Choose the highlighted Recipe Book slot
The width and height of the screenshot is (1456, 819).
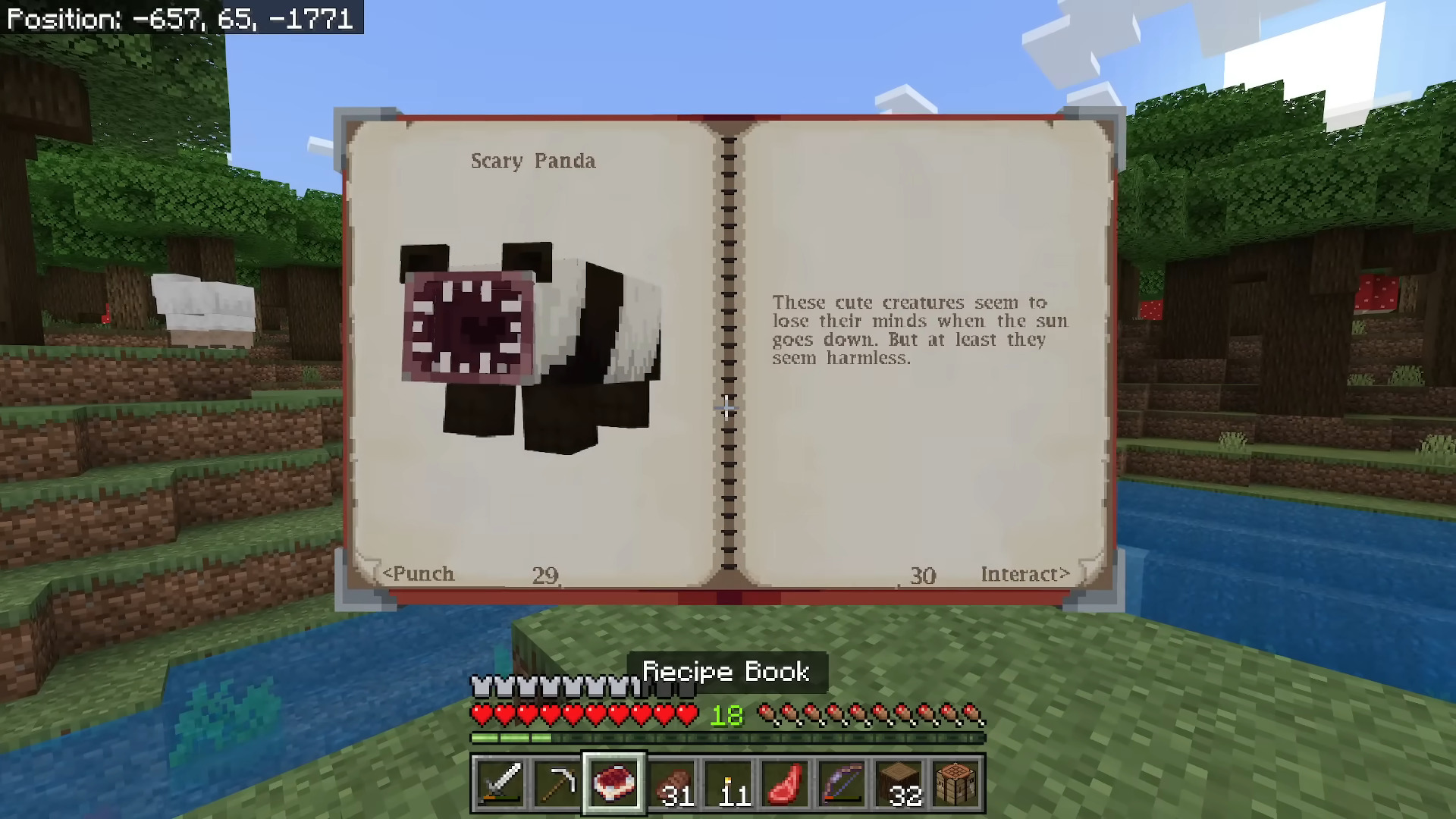[614, 783]
